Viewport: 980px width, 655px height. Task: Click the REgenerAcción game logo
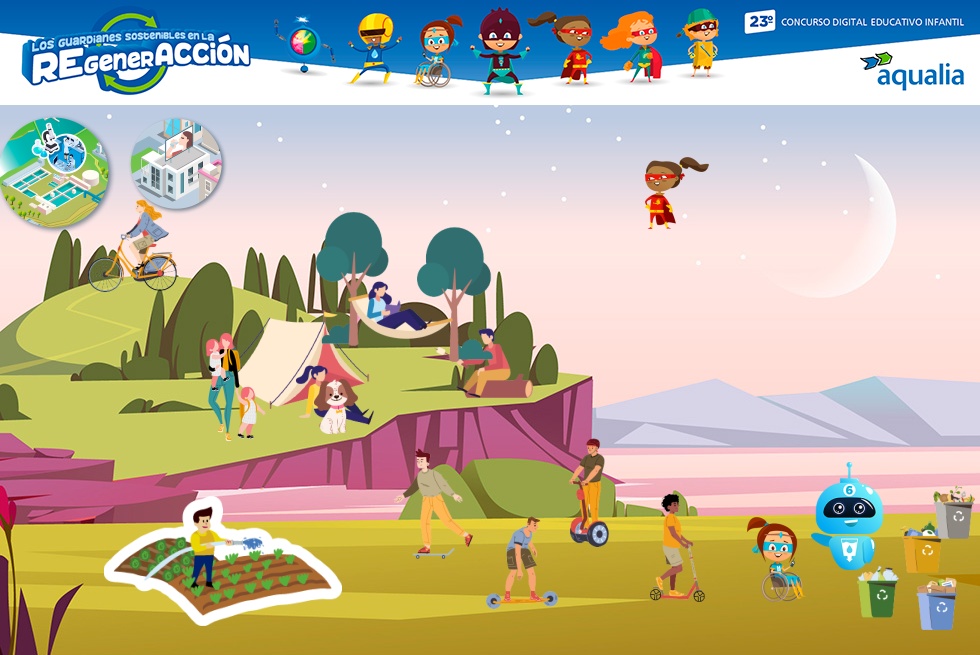point(137,55)
